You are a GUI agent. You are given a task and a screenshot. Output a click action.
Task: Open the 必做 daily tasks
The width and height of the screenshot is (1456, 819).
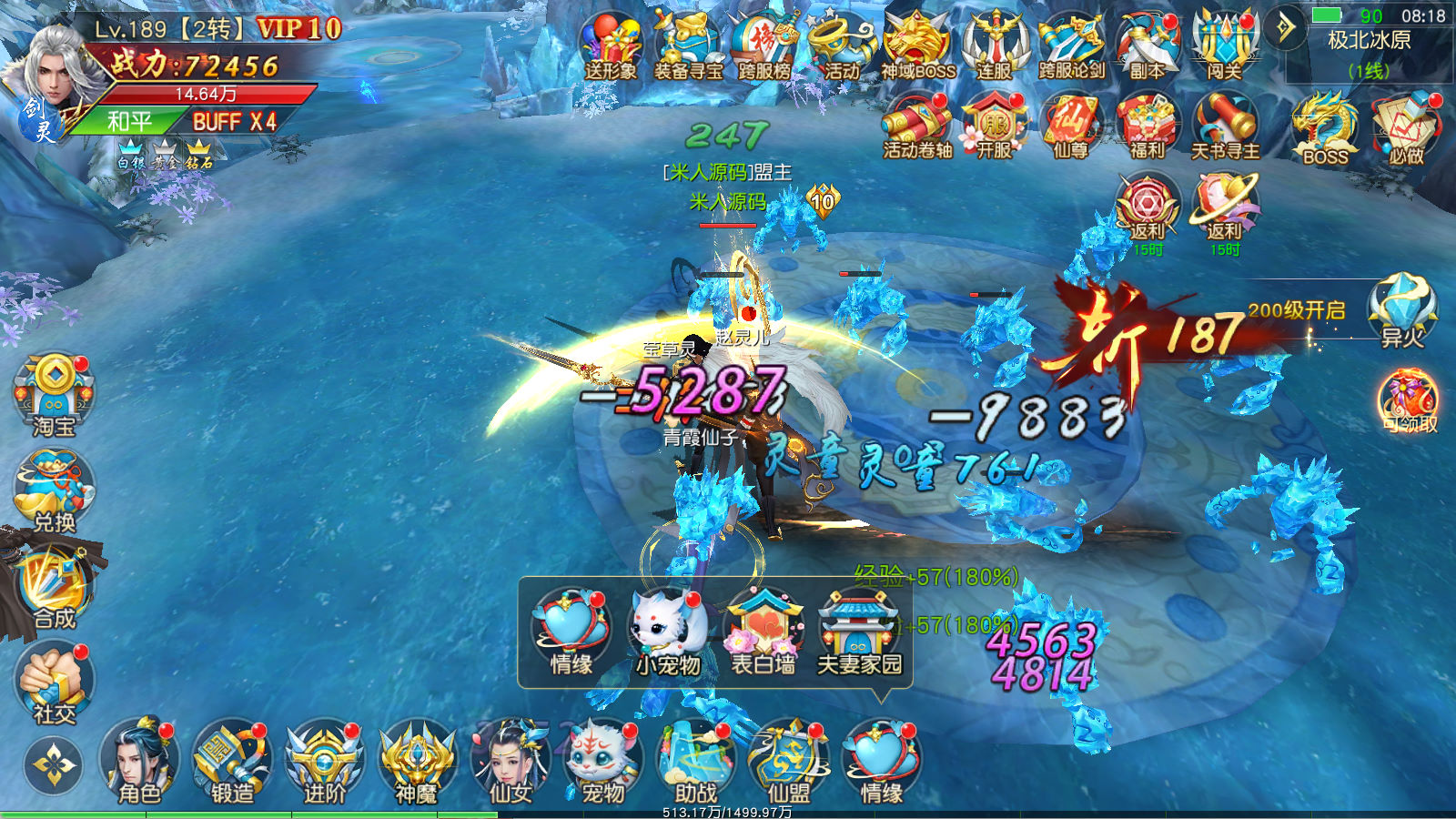(1406, 127)
